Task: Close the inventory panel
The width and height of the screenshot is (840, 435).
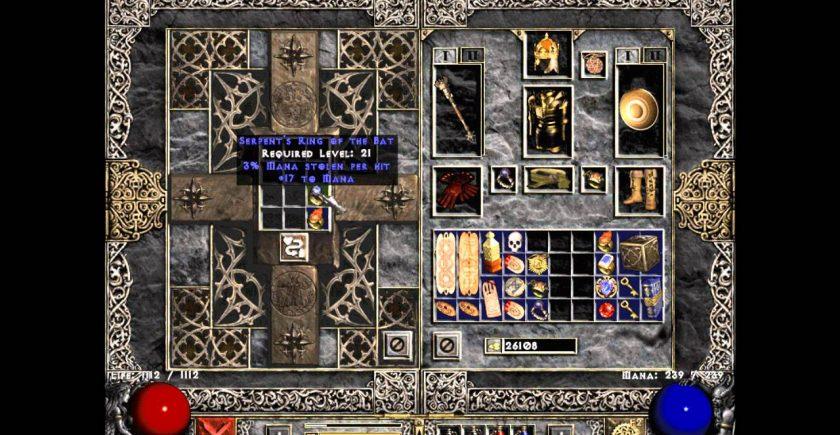Action: (446, 345)
